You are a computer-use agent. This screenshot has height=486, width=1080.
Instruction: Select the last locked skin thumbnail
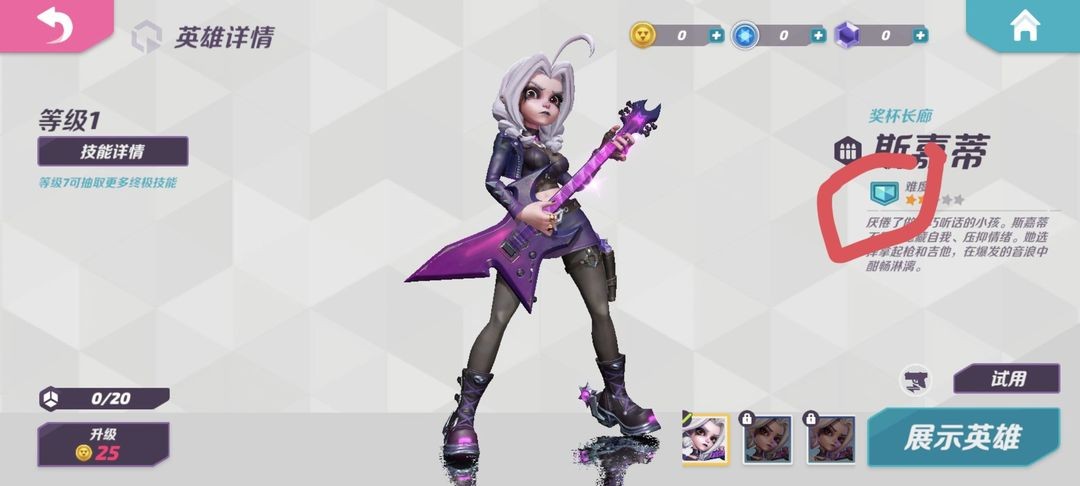click(x=831, y=439)
